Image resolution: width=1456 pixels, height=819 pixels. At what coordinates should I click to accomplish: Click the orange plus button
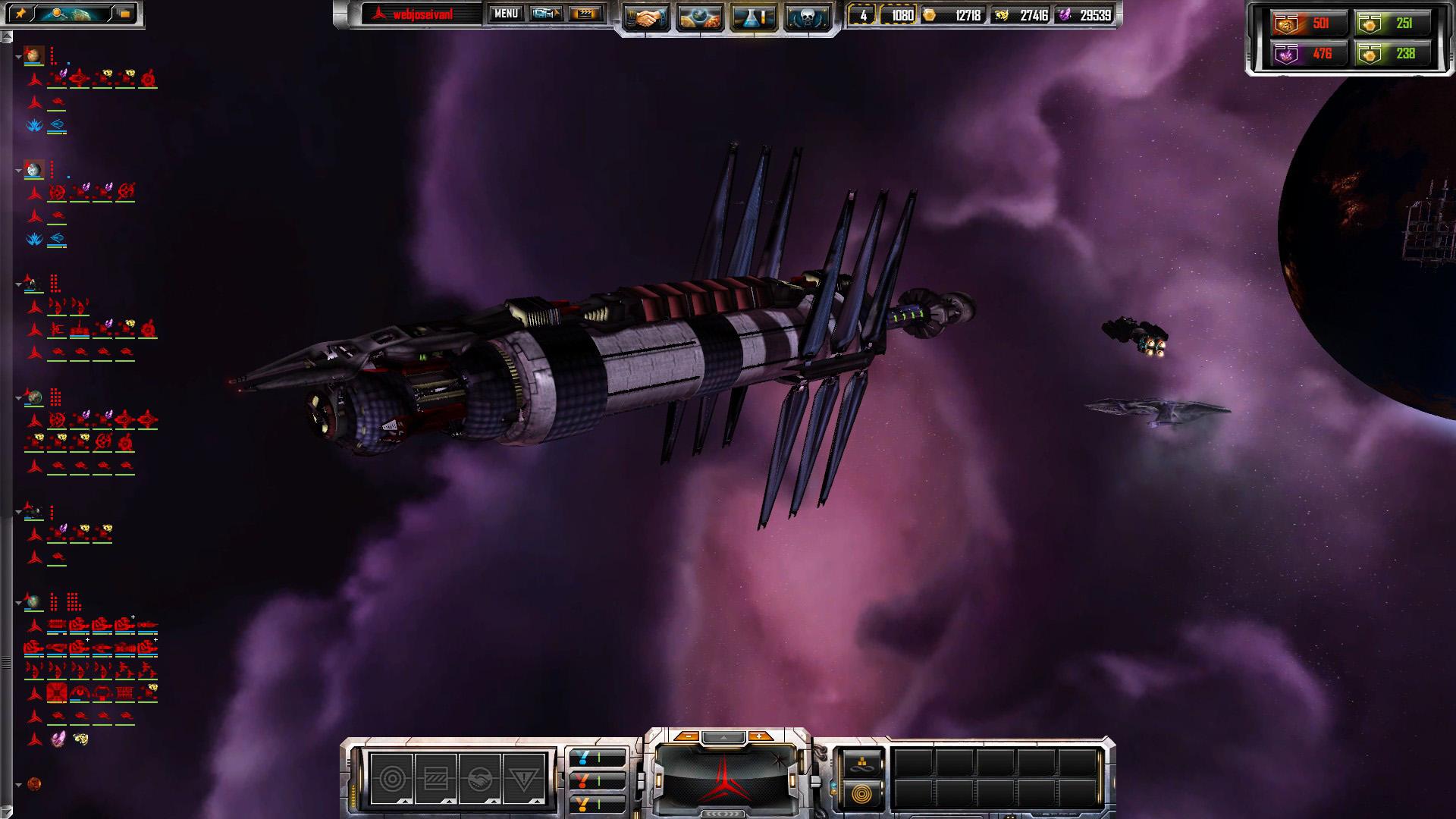pos(759,736)
